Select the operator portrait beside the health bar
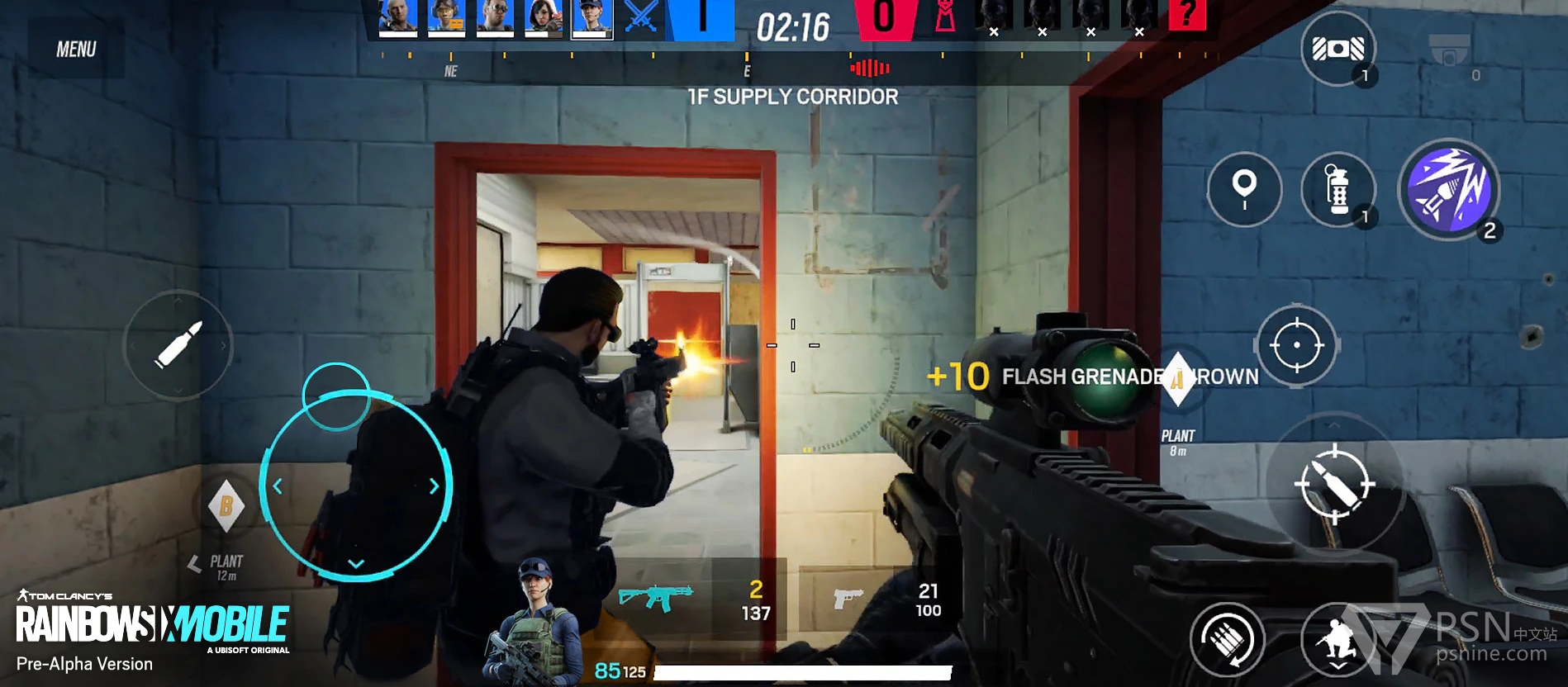The width and height of the screenshot is (1568, 687). pos(535,622)
